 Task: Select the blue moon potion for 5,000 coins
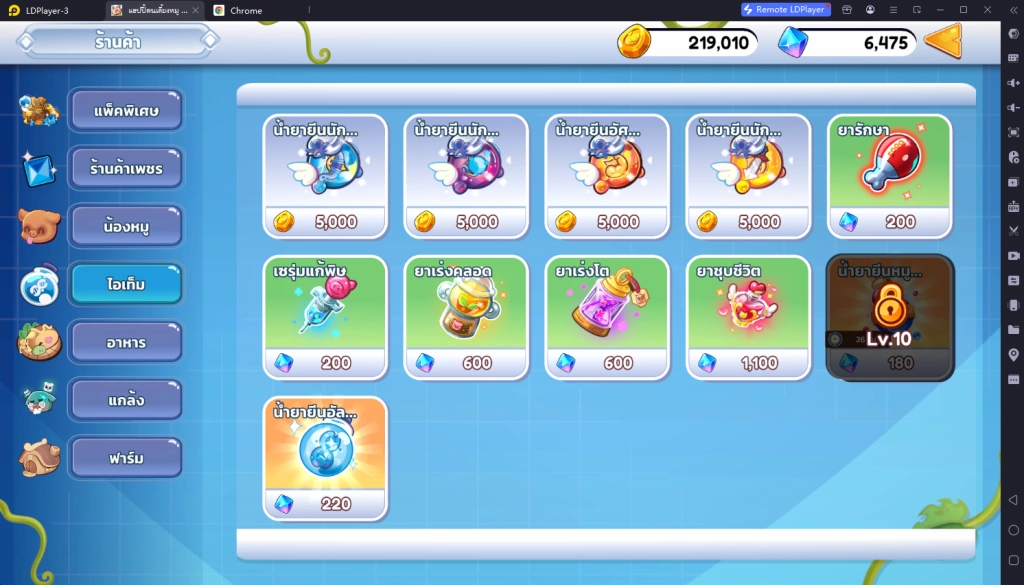[x=325, y=176]
